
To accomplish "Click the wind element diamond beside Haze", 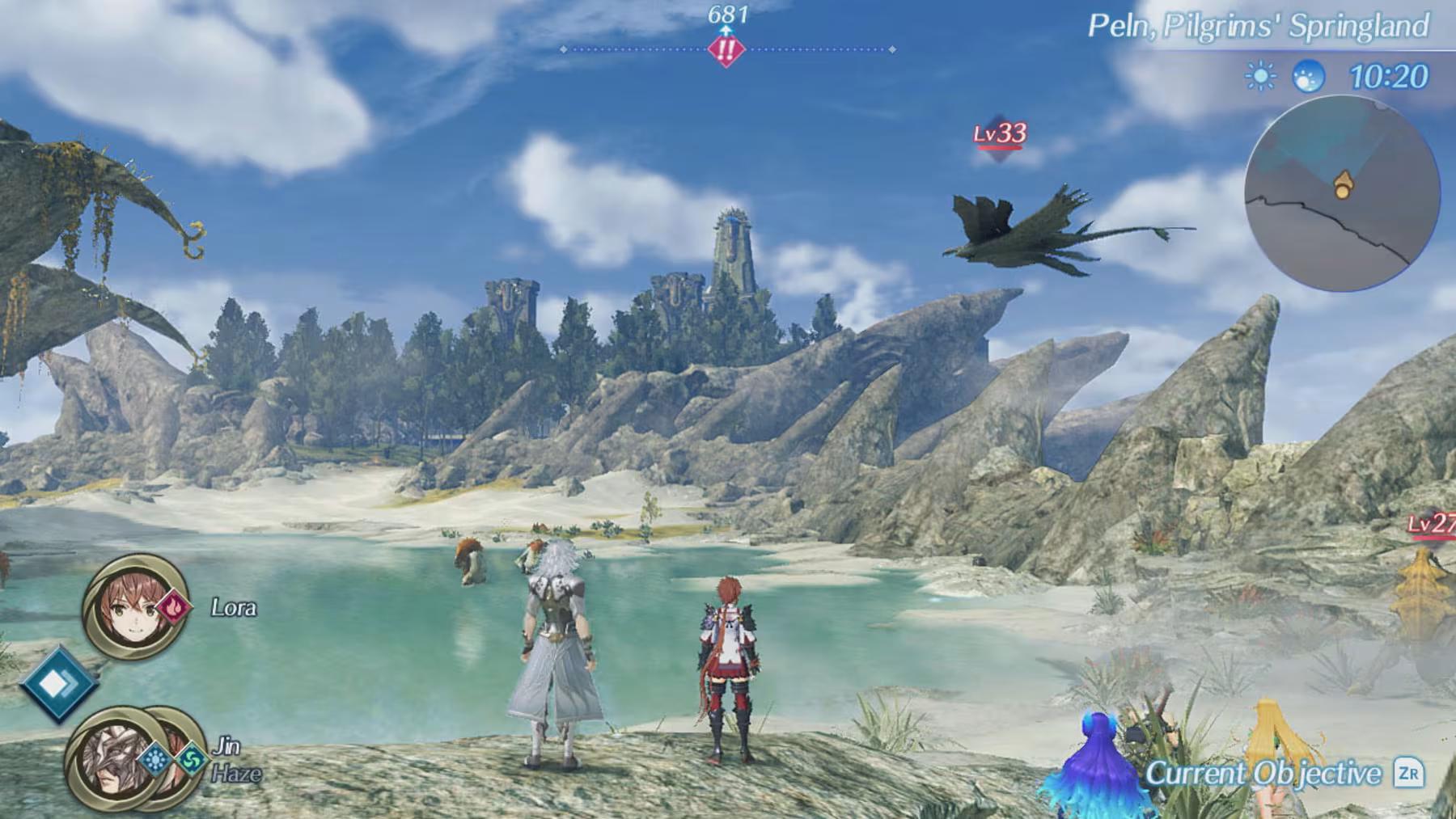I will [x=193, y=761].
